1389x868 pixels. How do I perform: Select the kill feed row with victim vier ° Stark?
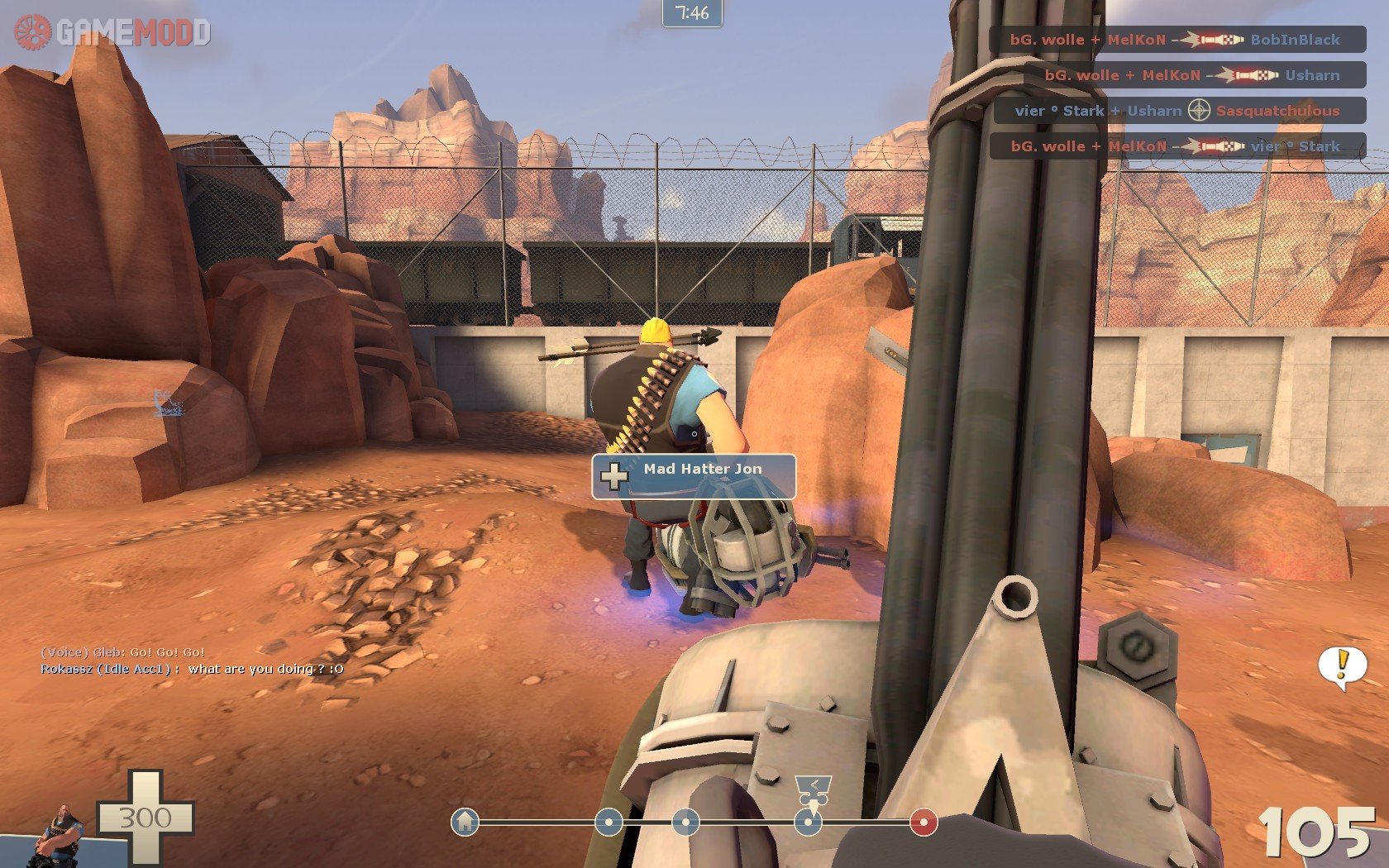pos(1178,146)
